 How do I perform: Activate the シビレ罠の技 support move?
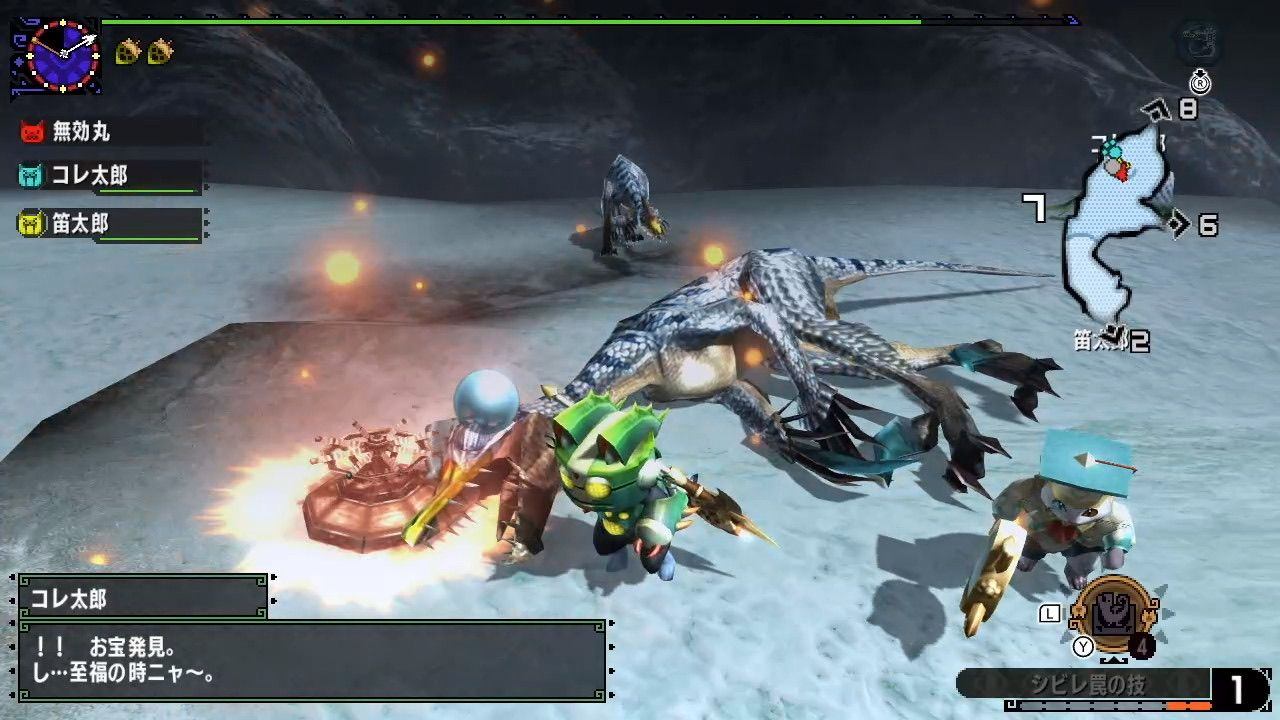(1084, 686)
